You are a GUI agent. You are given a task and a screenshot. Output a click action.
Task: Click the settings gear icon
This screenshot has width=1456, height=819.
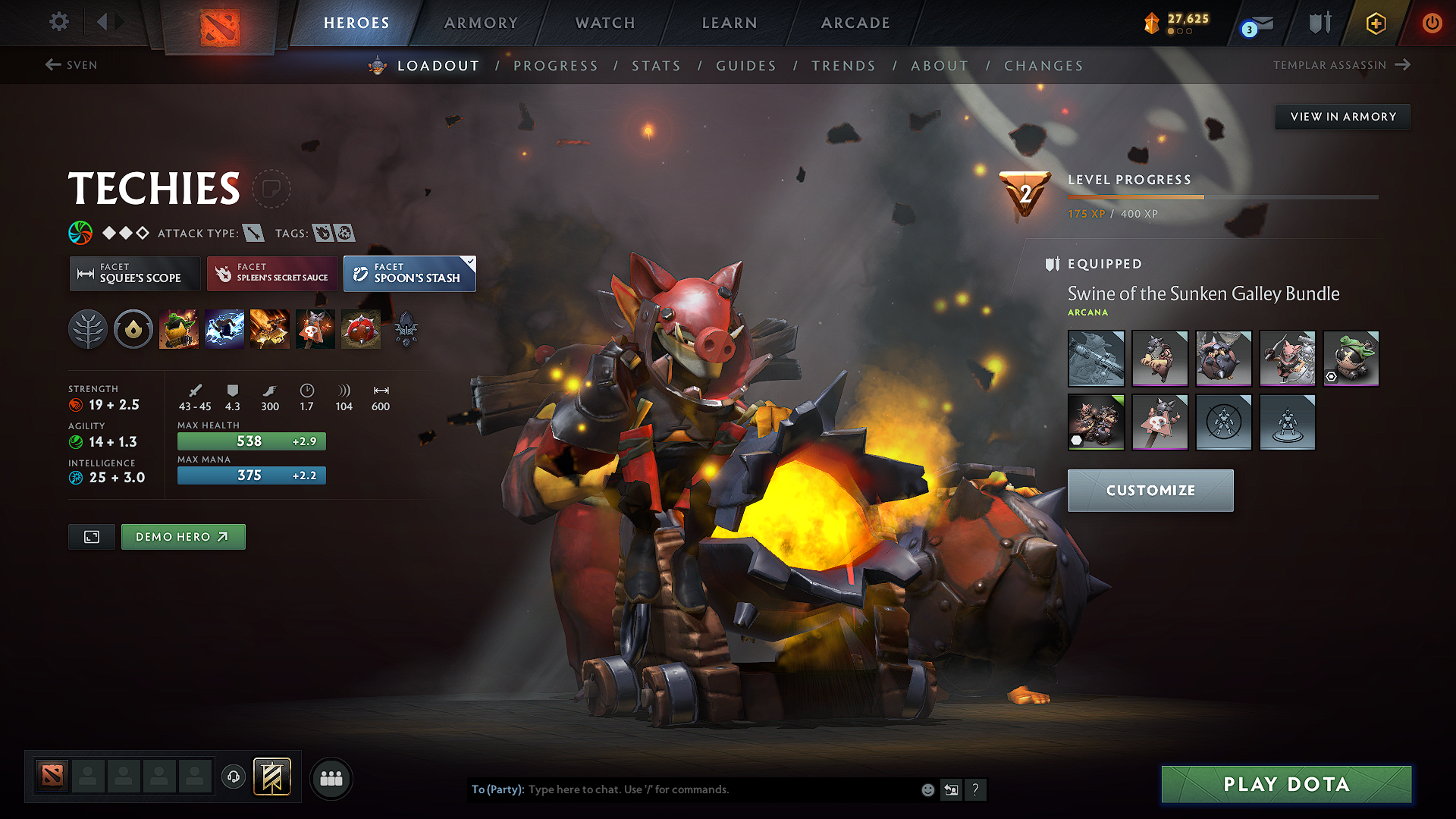(x=58, y=22)
